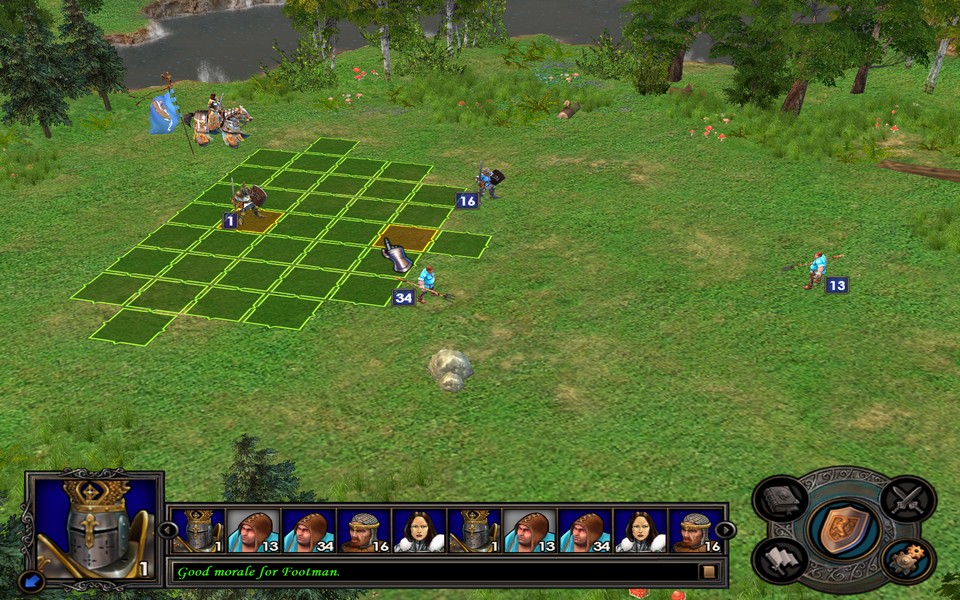Expand the combat log with the square button
The height and width of the screenshot is (600, 960).
click(708, 572)
